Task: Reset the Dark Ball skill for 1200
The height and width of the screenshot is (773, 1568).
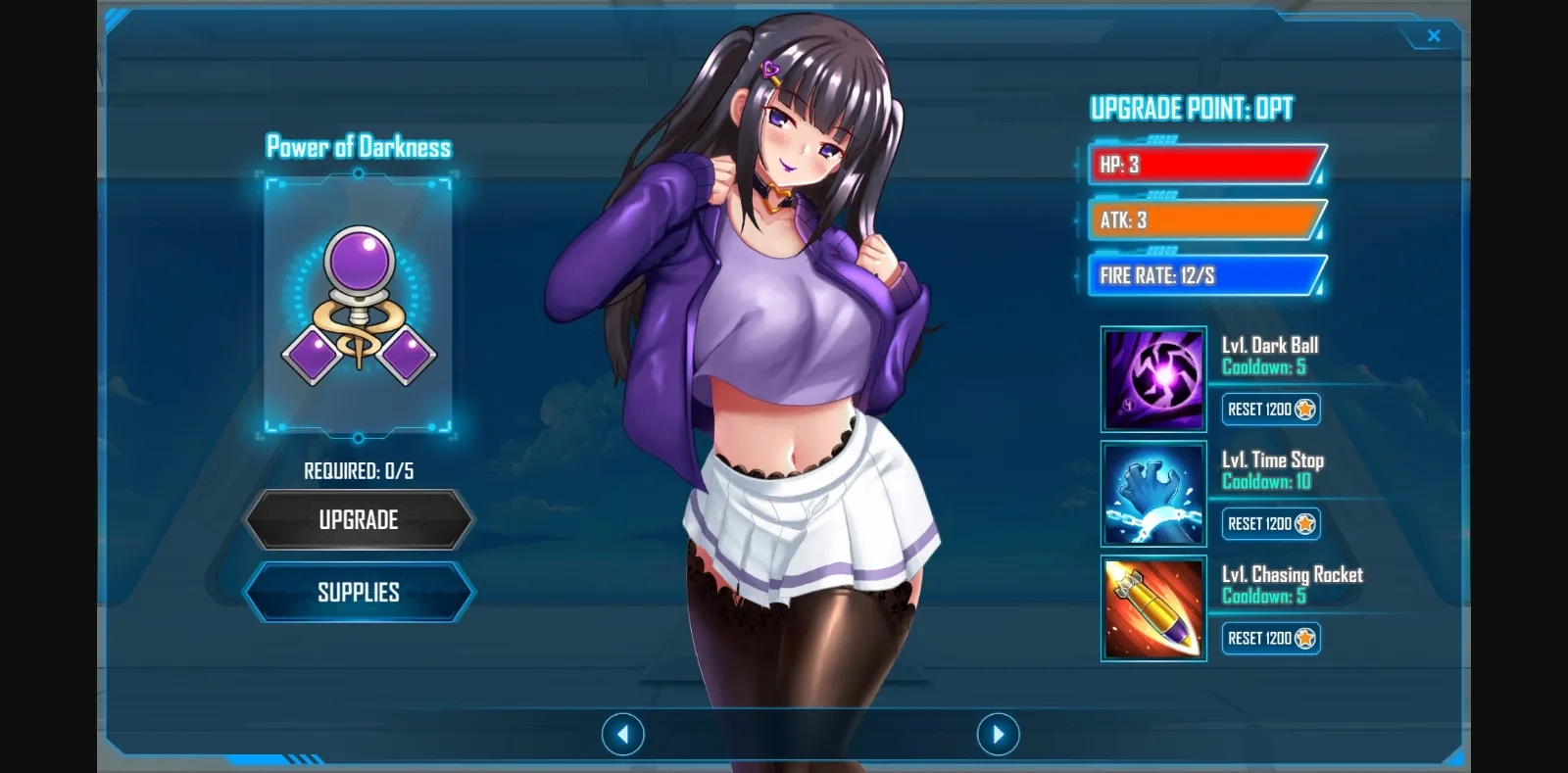Action: [x=1264, y=410]
